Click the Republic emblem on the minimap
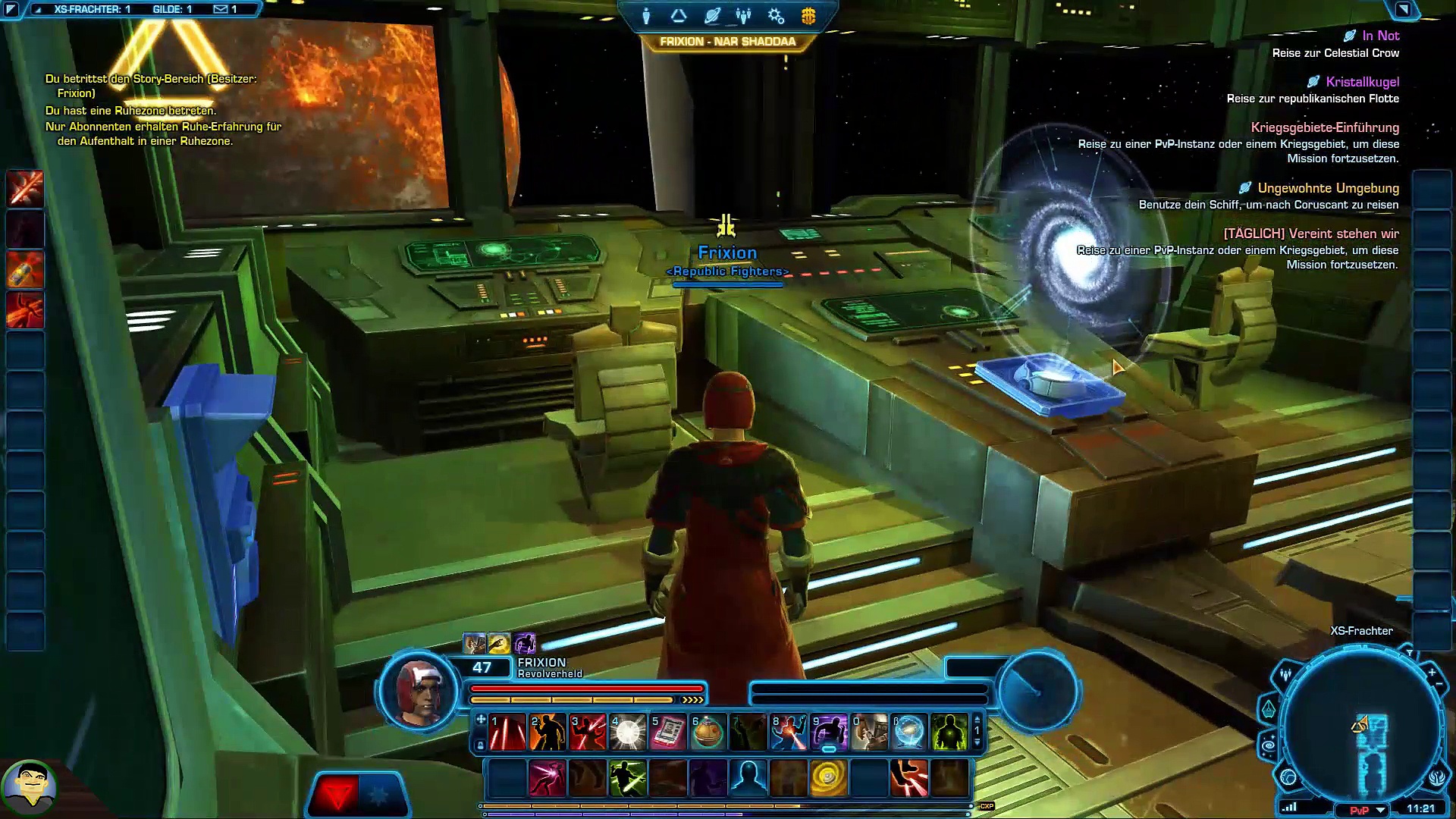This screenshot has height=819, width=1456. [1438, 778]
